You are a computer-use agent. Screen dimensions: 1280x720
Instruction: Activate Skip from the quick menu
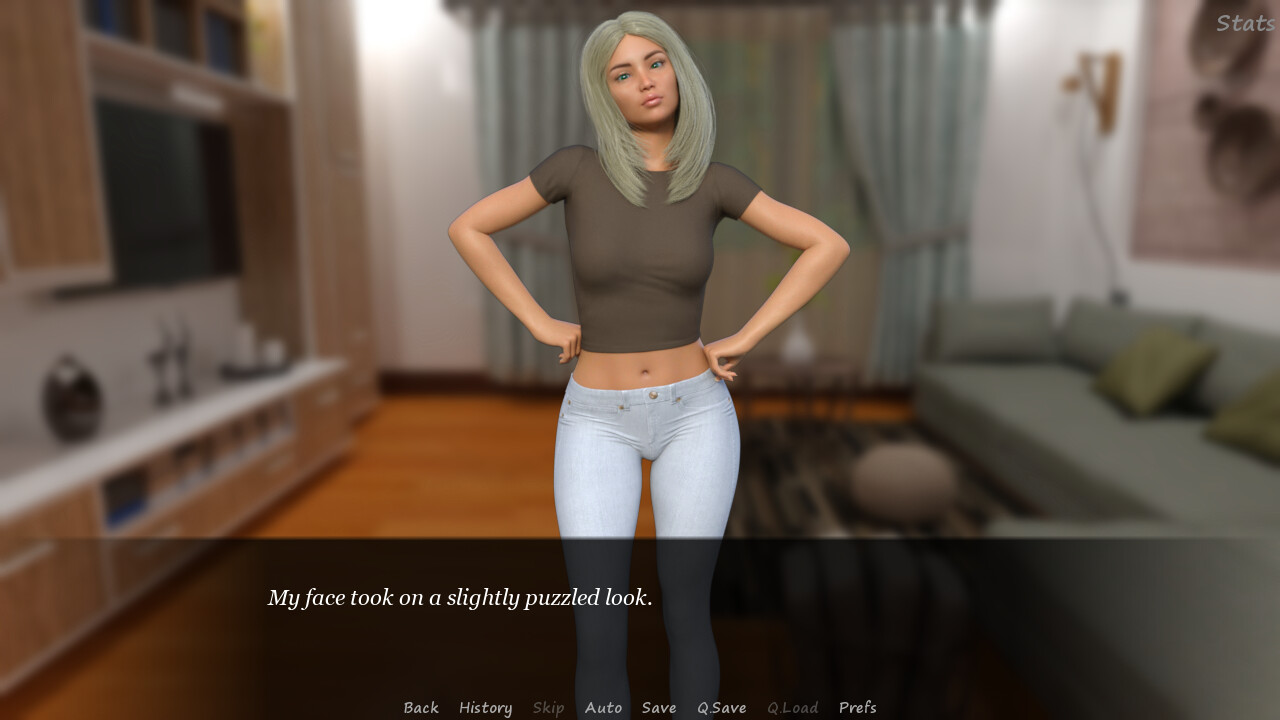tap(548, 707)
